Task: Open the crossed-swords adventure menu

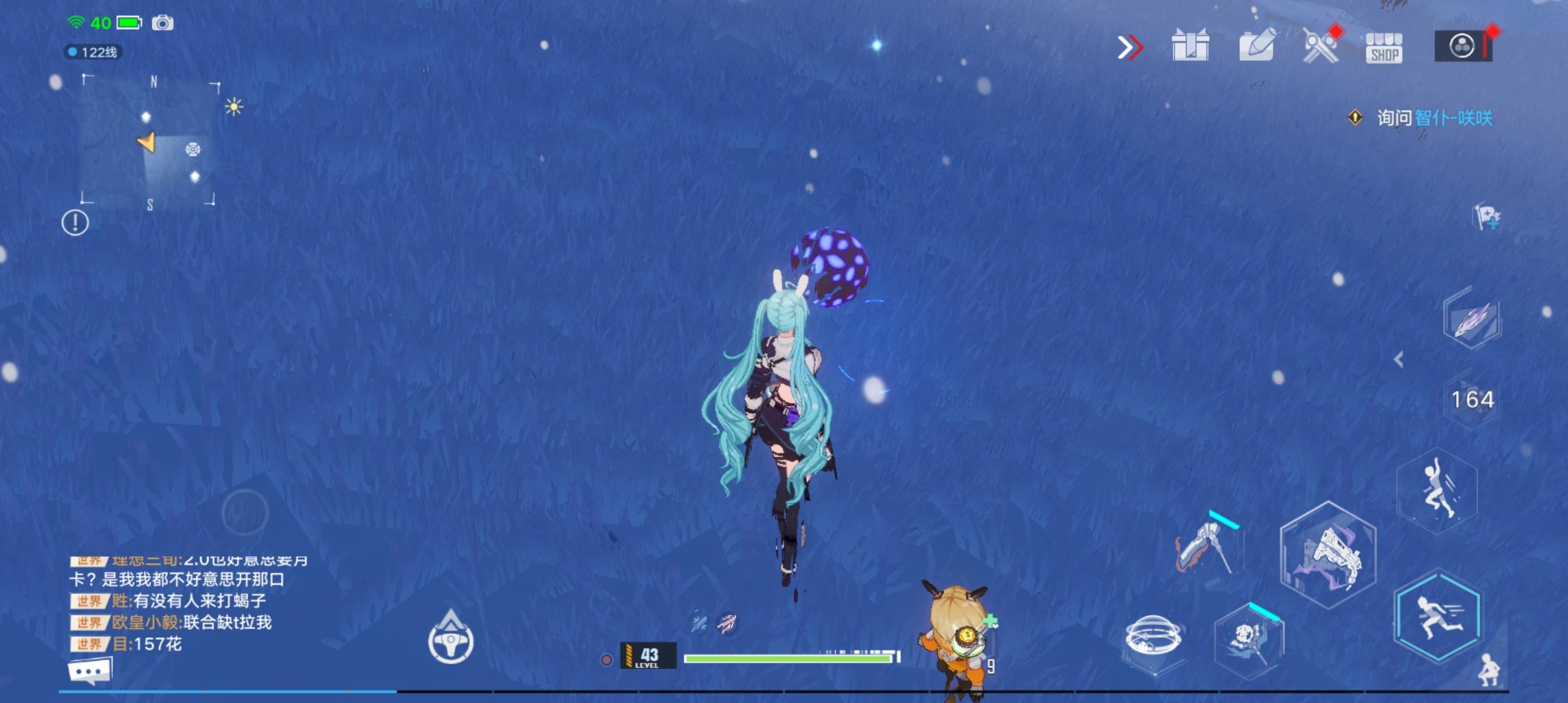Action: point(1320,47)
